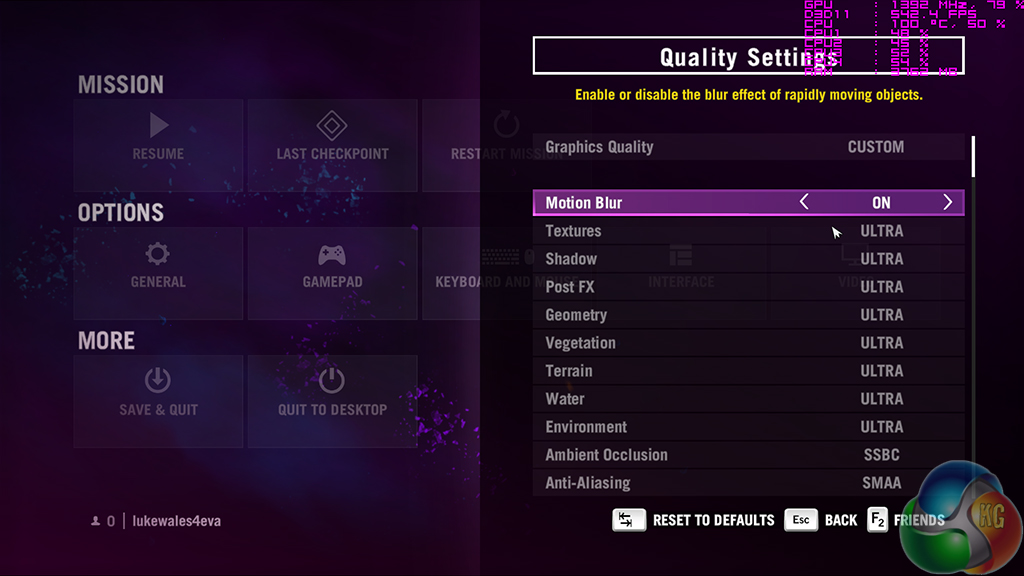Viewport: 1024px width, 576px height.
Task: Resume the mission
Action: point(159,138)
